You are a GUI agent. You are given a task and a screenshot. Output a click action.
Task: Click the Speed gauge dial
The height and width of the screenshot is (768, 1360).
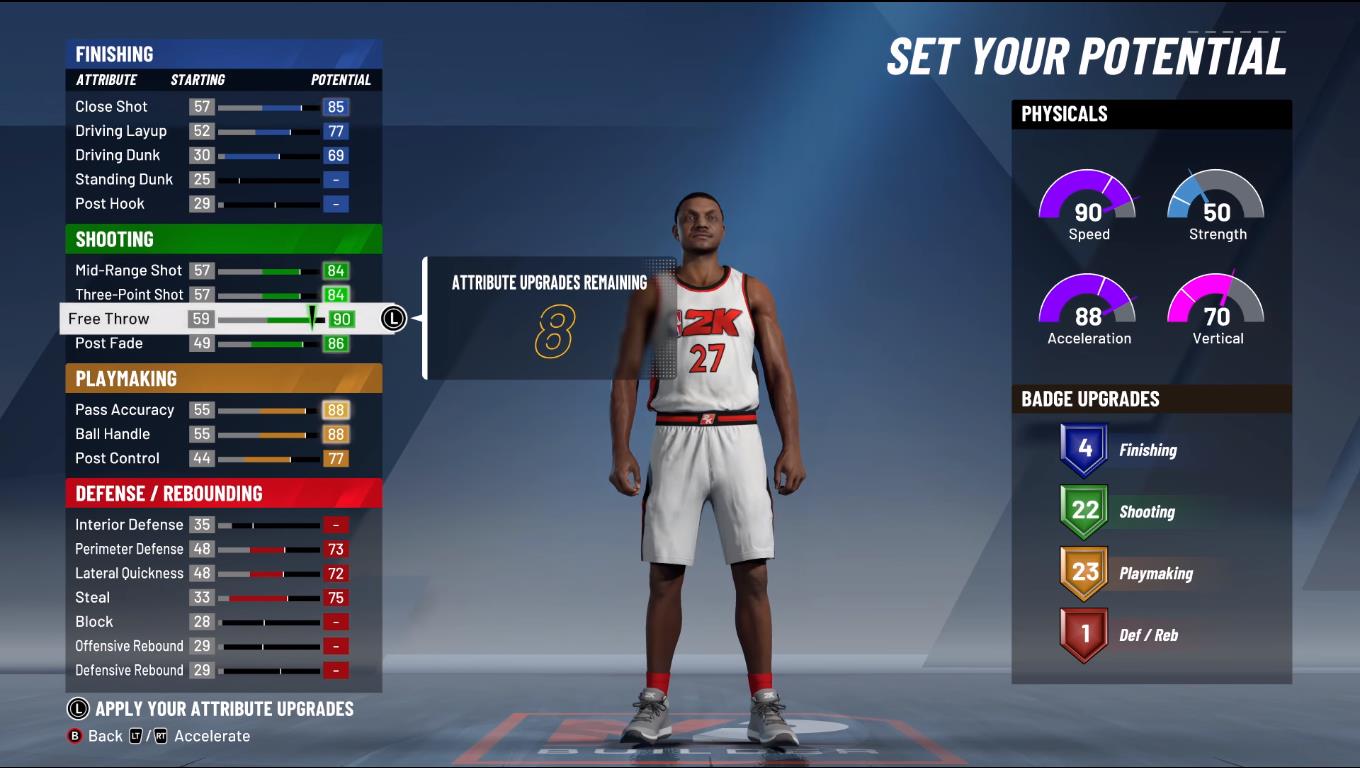[1088, 200]
